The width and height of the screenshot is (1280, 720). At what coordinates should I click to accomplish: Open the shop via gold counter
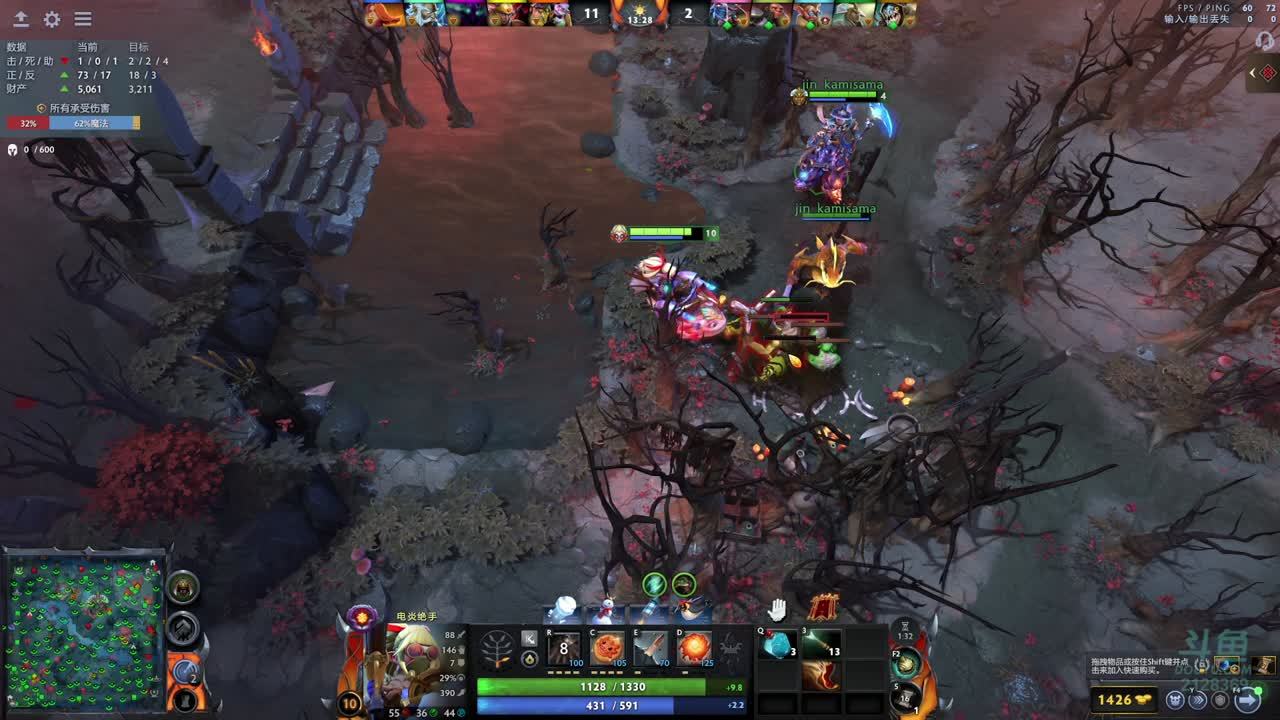(x=1124, y=700)
